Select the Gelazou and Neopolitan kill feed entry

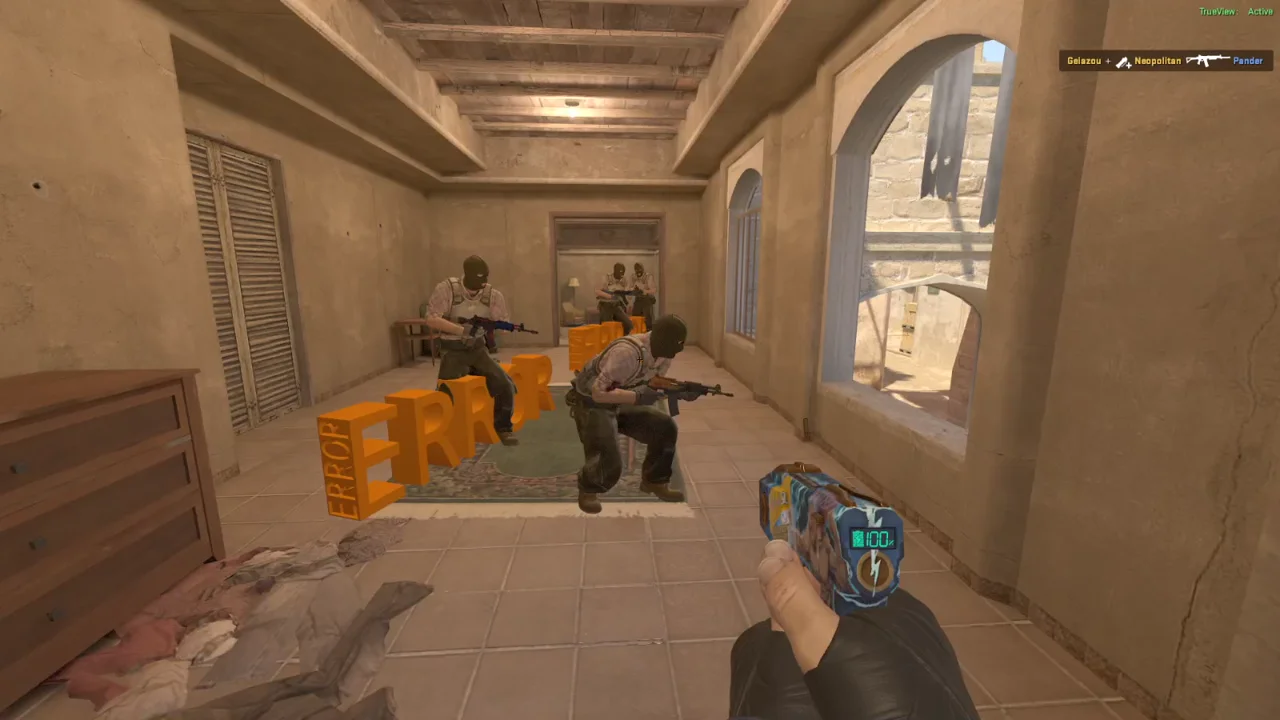point(1166,61)
